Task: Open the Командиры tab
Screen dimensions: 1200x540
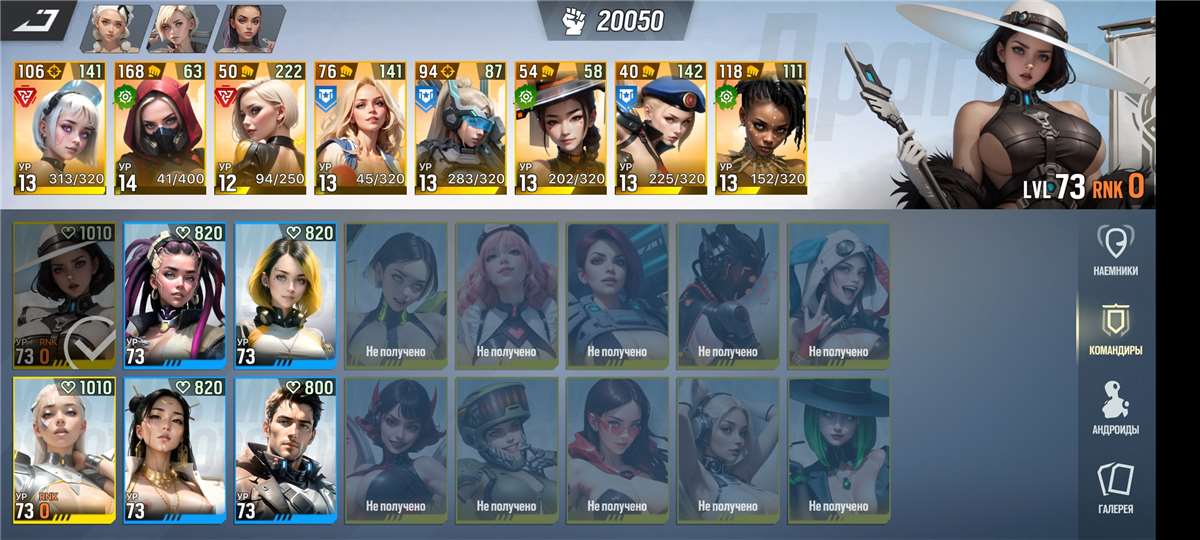Action: coord(1114,331)
